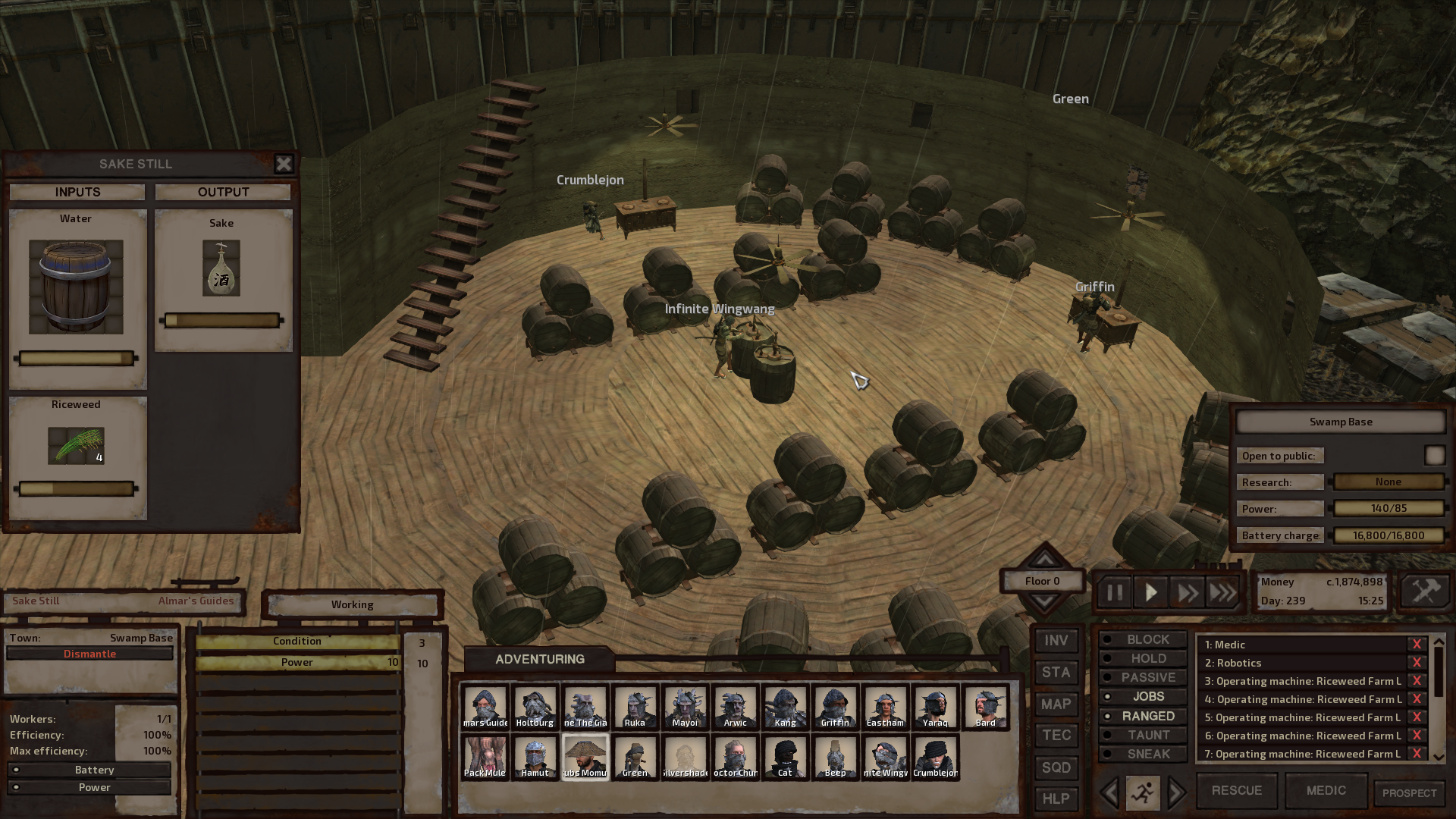The image size is (1456, 819).
Task: Select the Pack Mule portrait
Action: [x=485, y=757]
